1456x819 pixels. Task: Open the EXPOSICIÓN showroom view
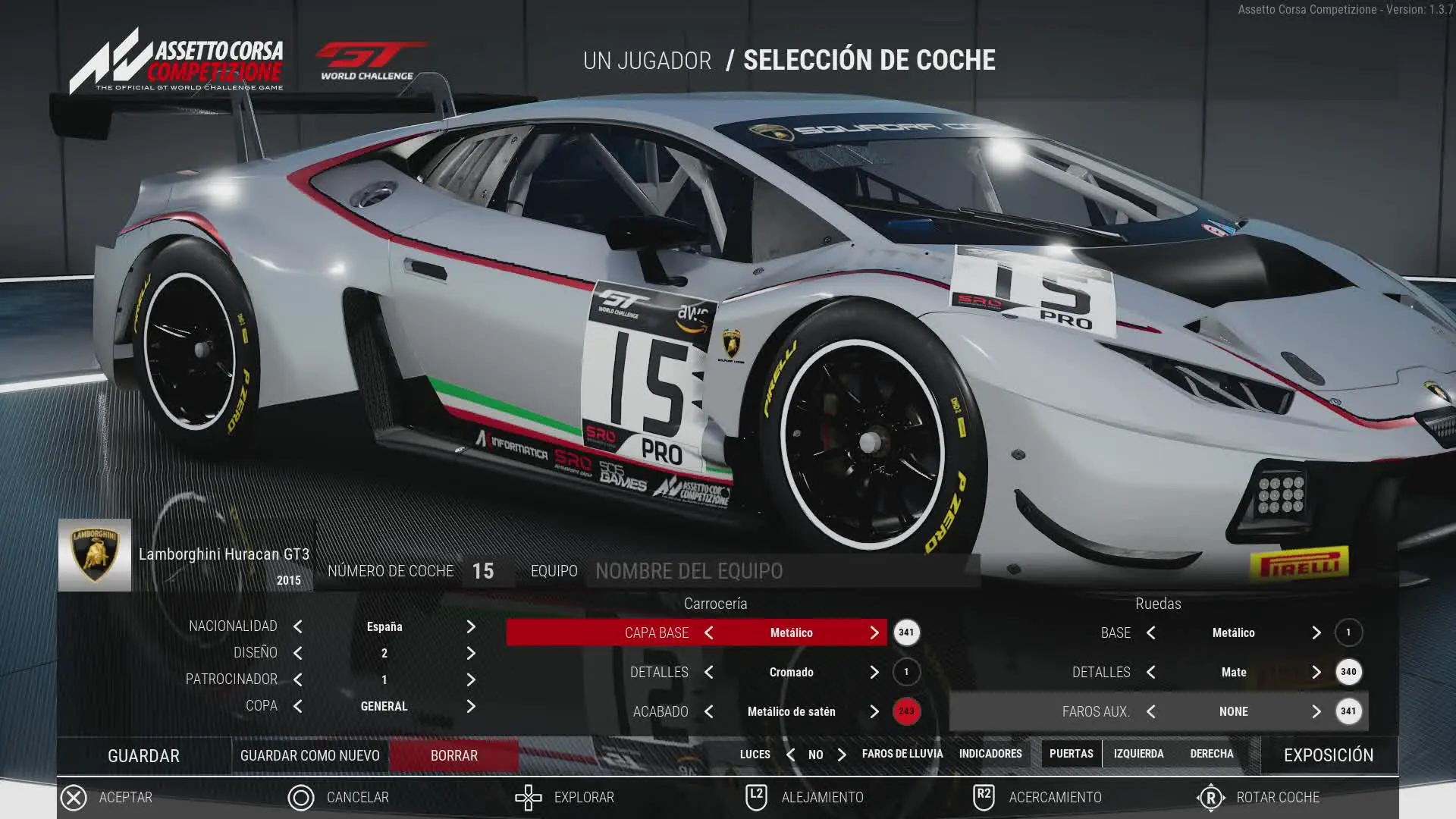click(1328, 755)
